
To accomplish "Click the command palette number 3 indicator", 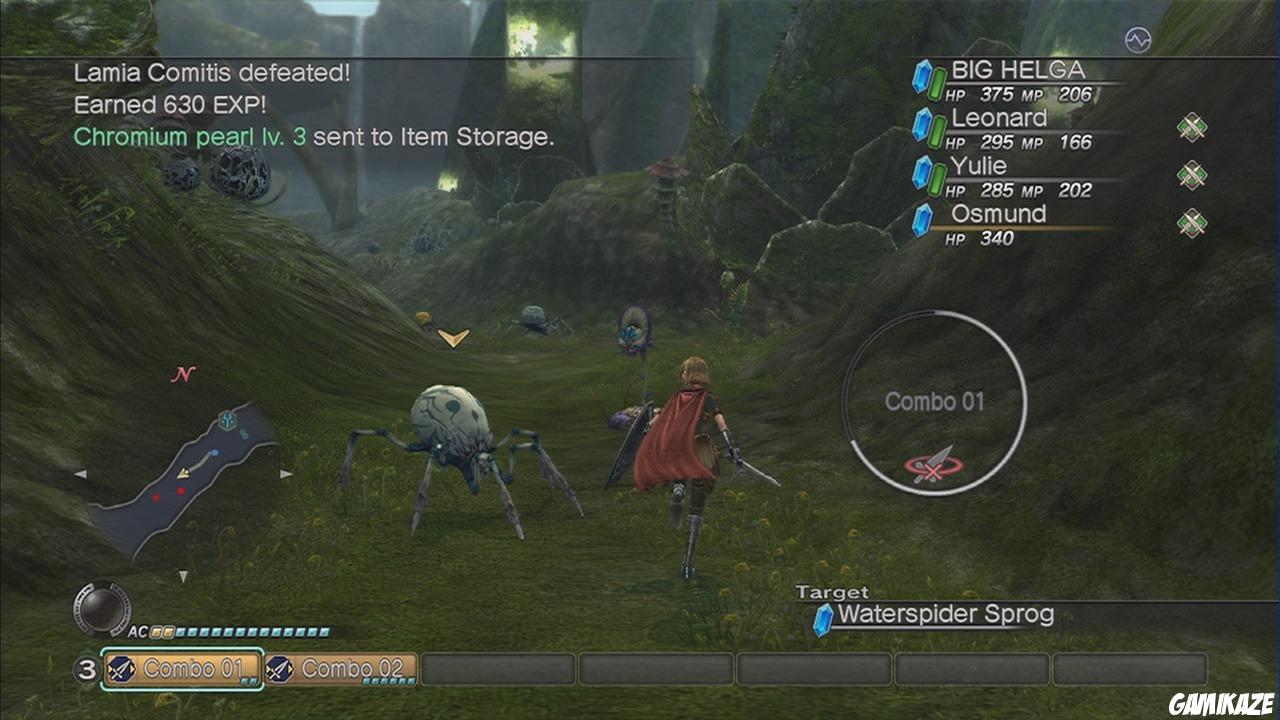I will coord(86,669).
